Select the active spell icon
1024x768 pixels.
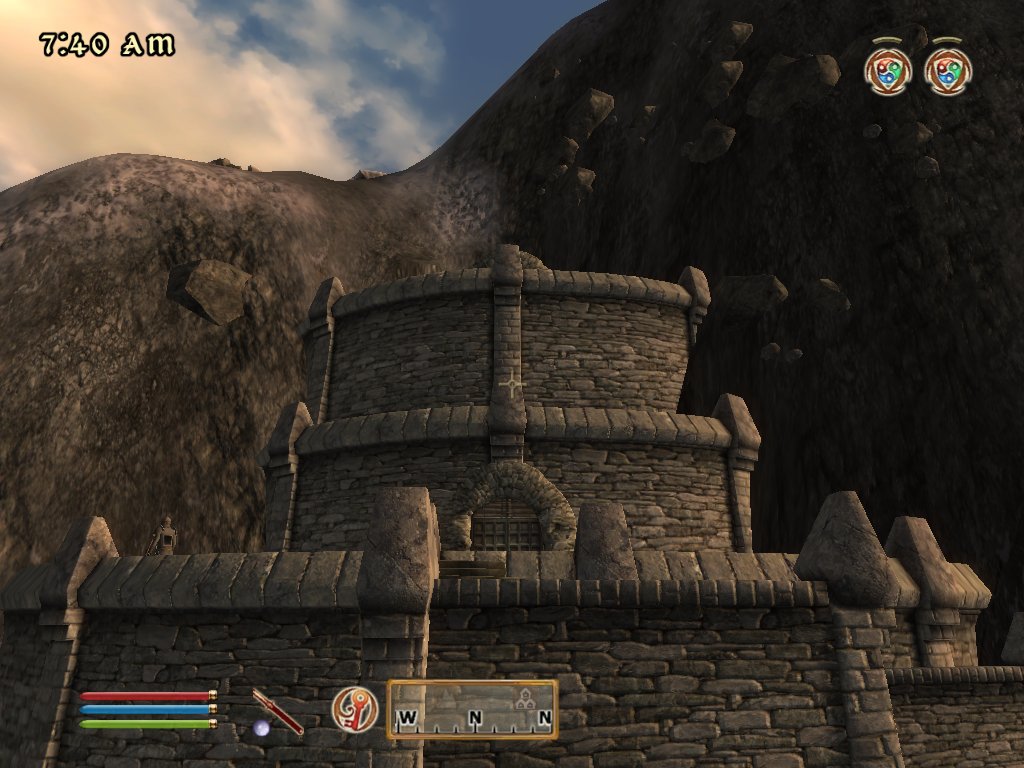coord(355,709)
